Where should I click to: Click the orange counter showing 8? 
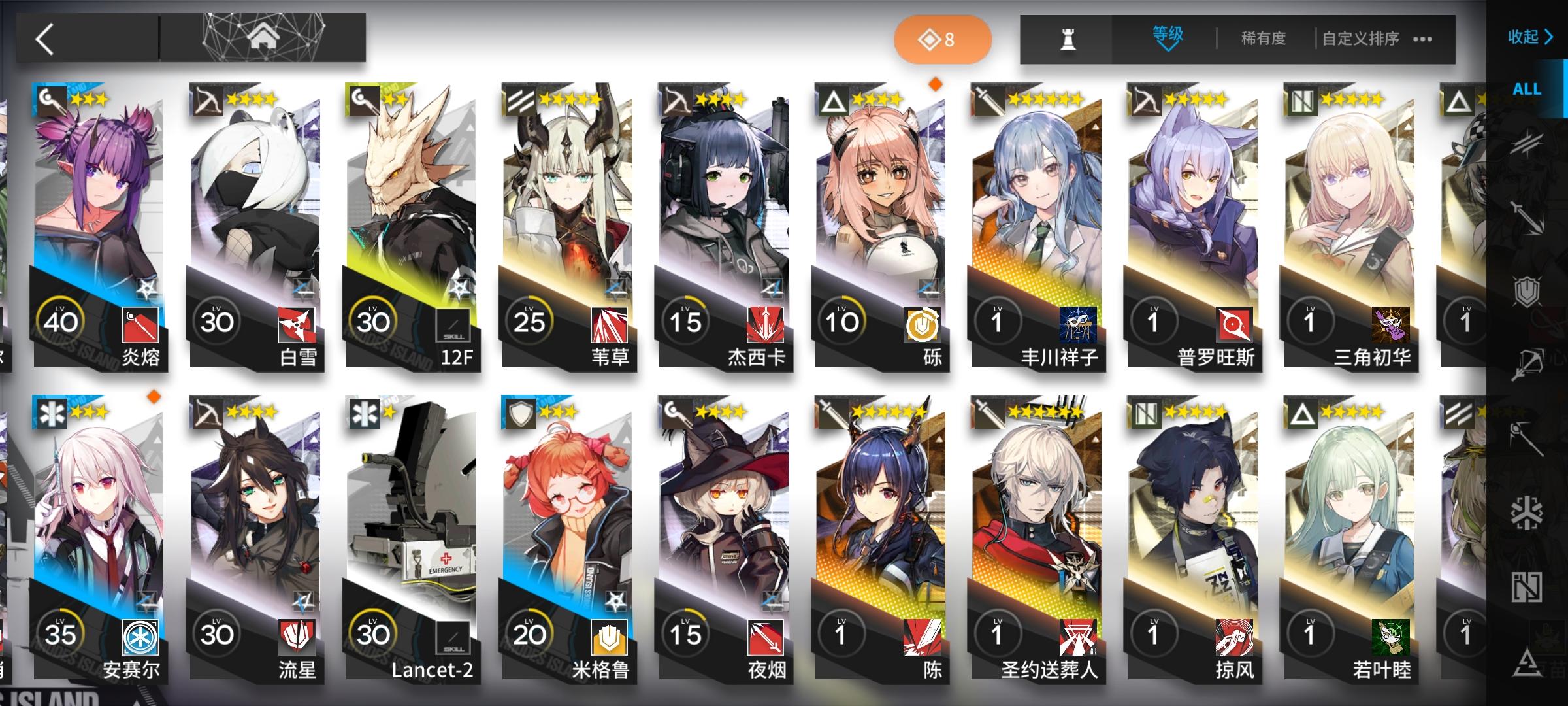tap(943, 39)
